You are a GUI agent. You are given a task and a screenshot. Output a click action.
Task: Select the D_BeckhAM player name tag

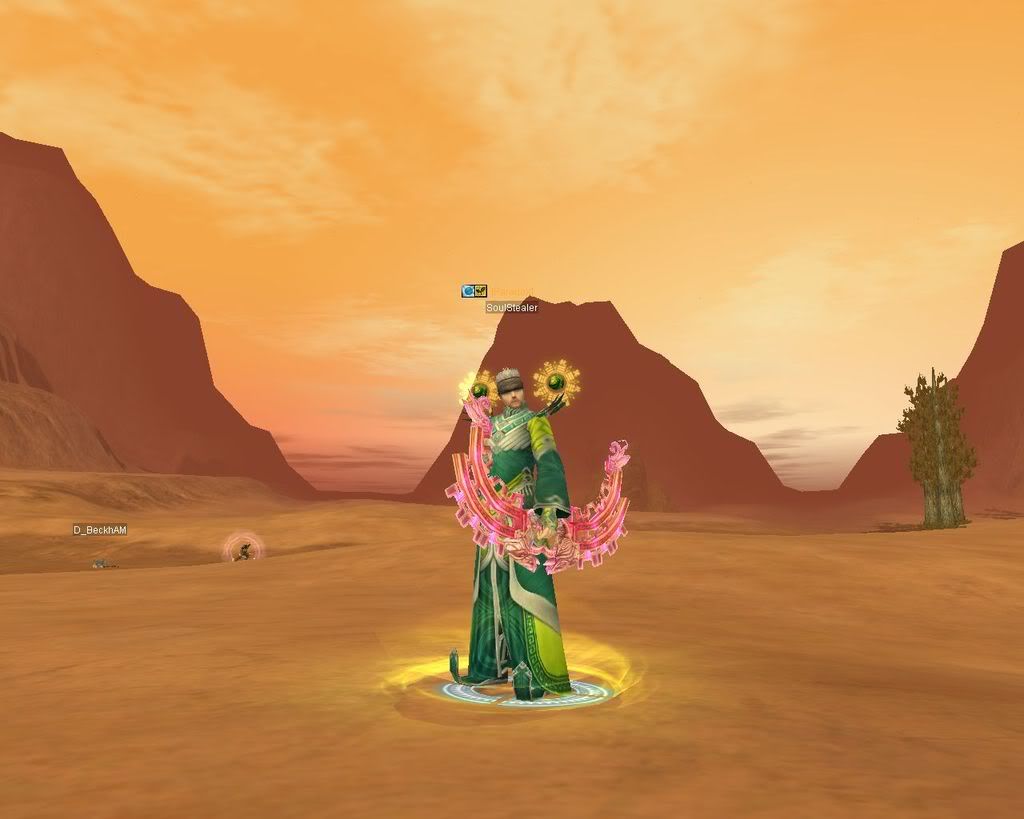[x=100, y=530]
